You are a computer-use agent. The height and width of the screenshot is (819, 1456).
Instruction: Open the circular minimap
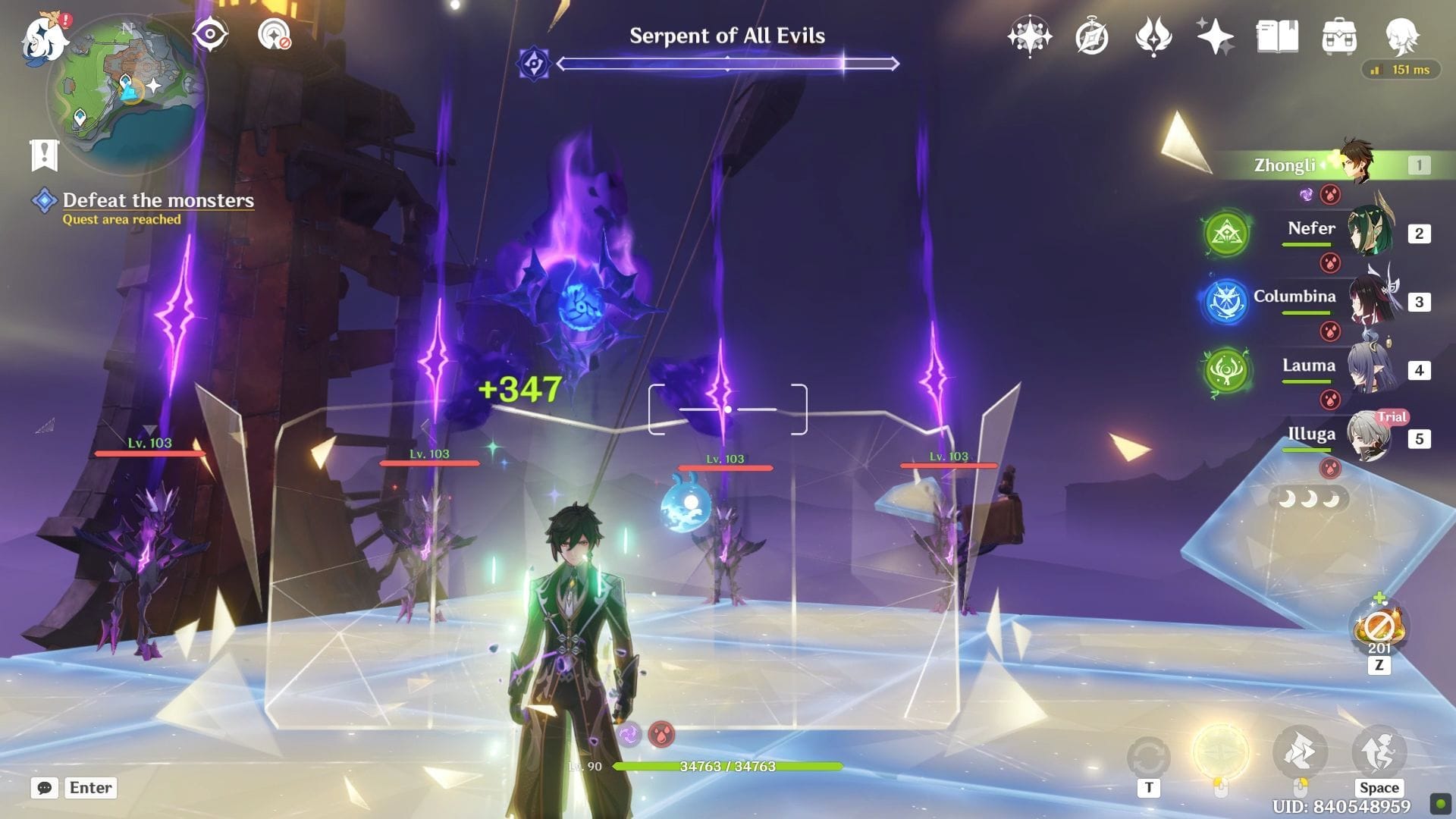[125, 91]
